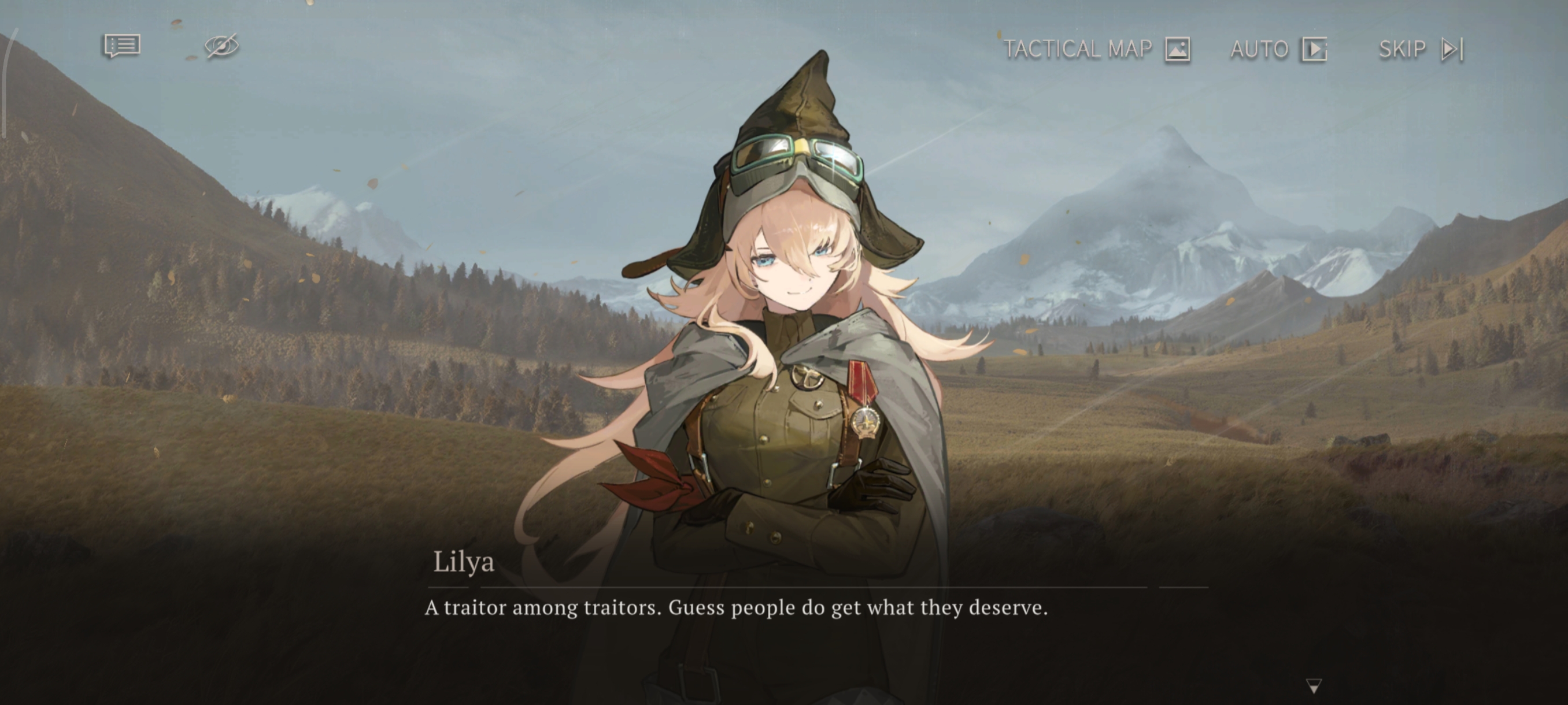Toggle Auto dialogue playback
The image size is (1568, 705).
click(x=1278, y=49)
